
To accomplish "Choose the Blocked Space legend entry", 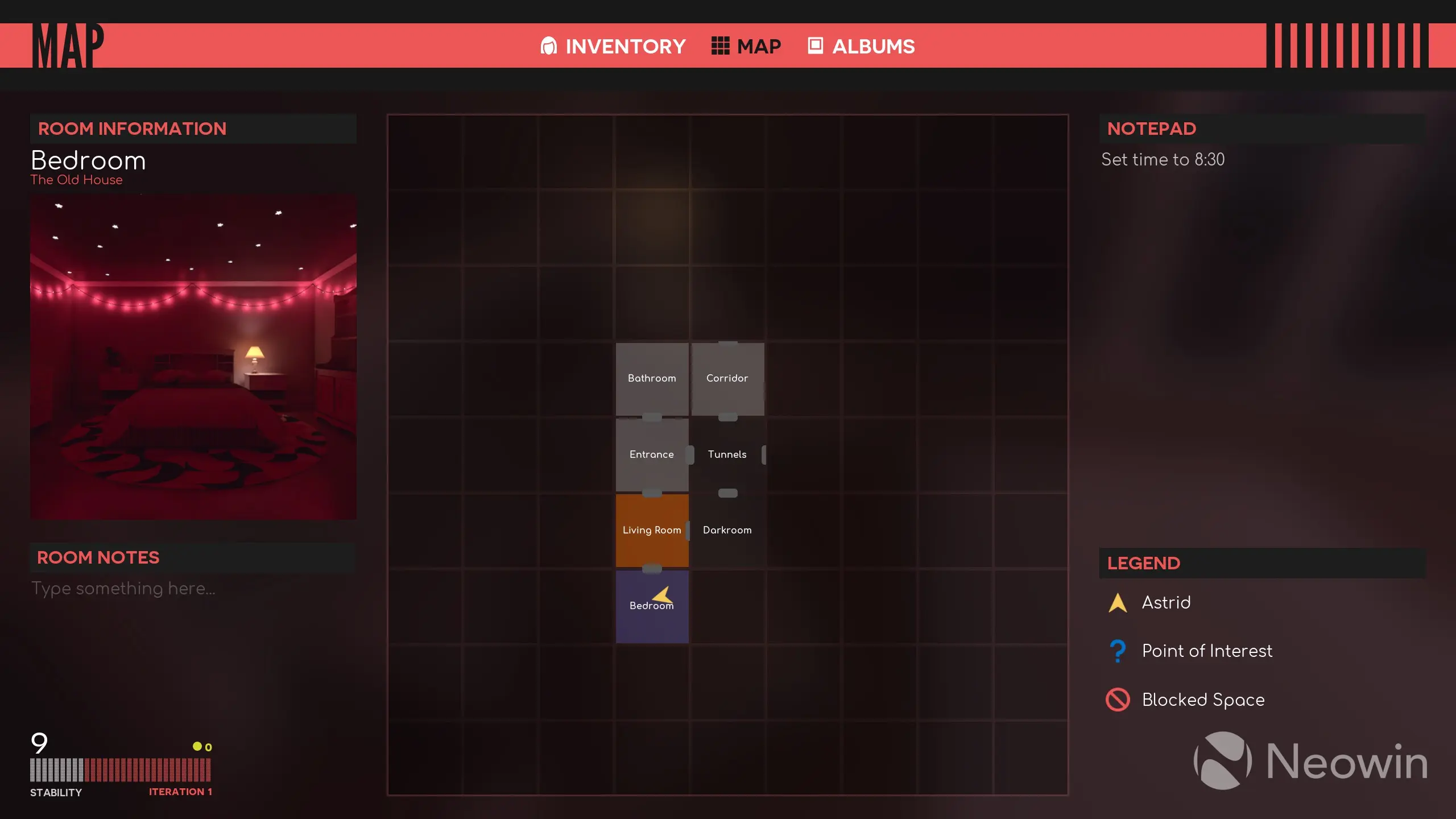I will tap(1203, 700).
